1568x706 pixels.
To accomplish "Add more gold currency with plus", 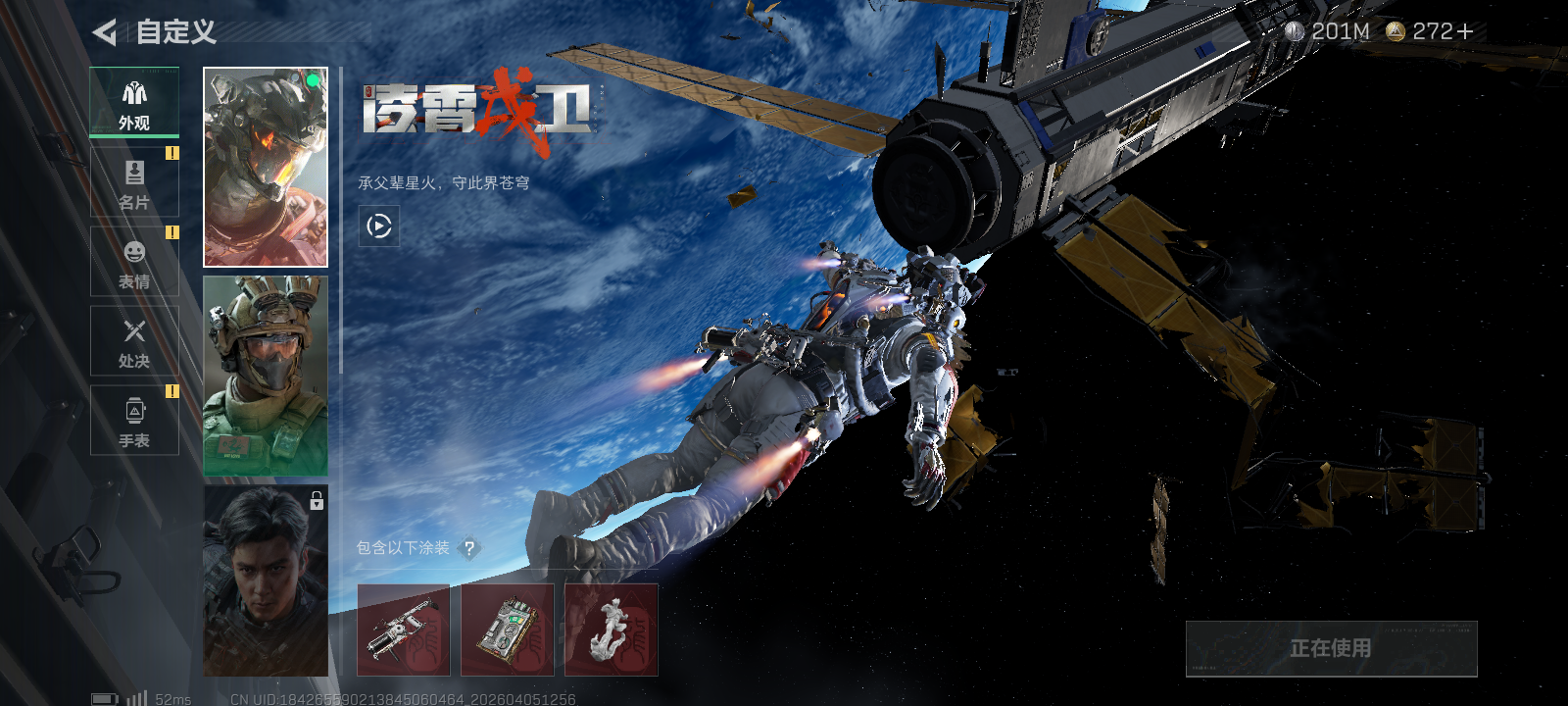I will click(1465, 32).
